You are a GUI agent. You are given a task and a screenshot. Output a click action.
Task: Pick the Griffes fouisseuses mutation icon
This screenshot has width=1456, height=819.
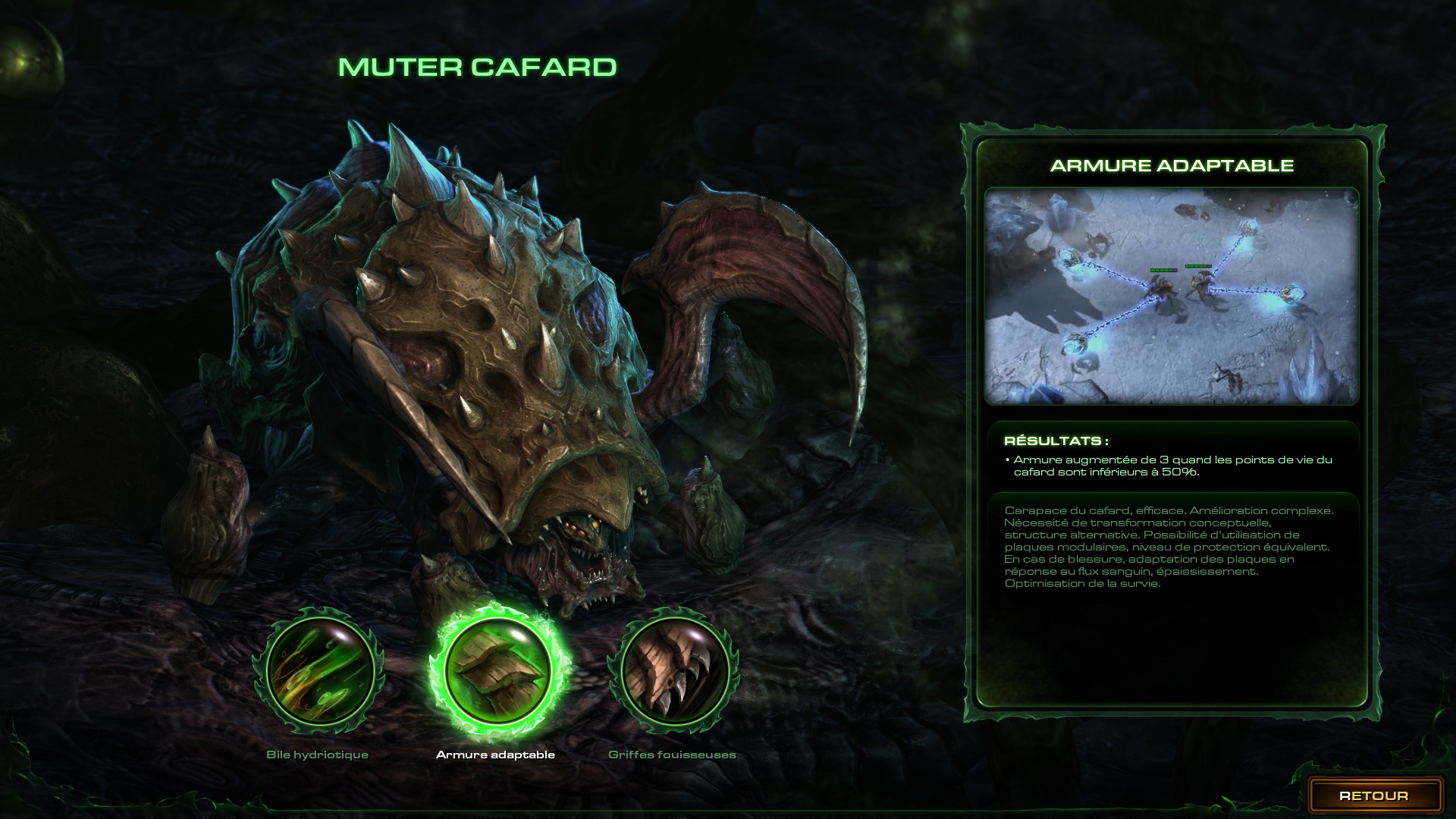673,673
